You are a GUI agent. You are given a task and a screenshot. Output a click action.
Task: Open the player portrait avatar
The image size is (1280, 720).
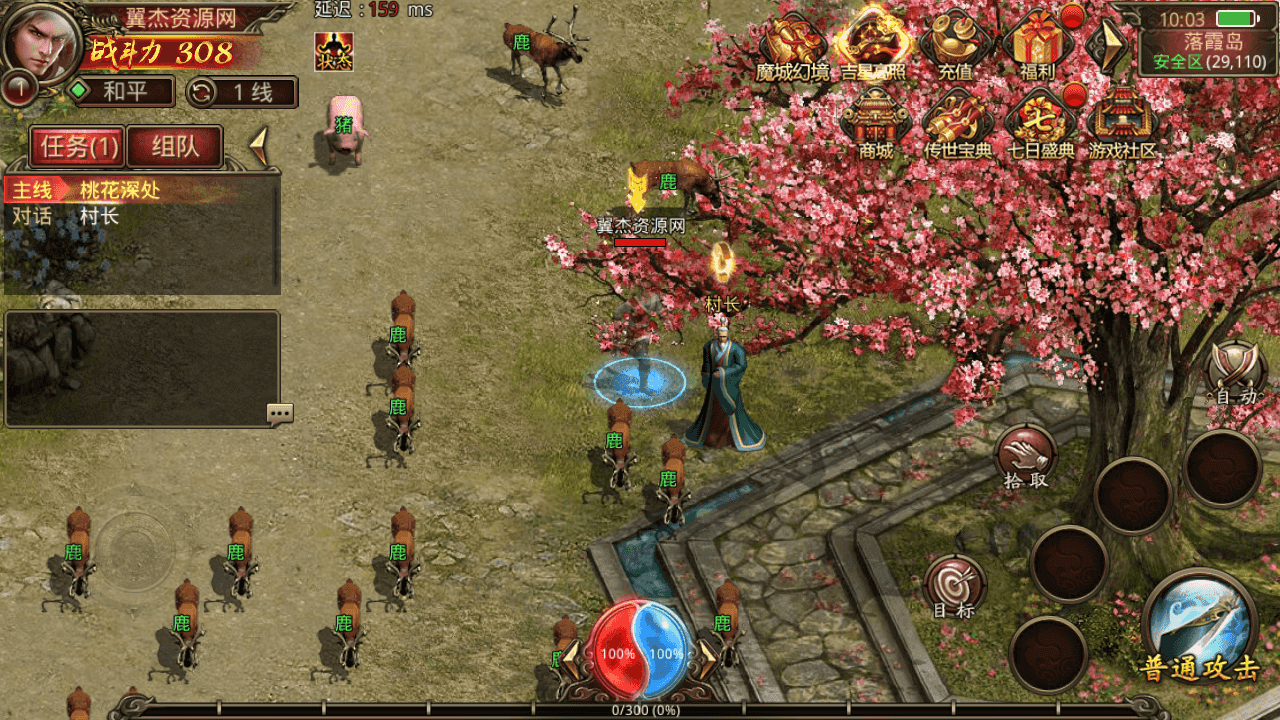tap(42, 42)
